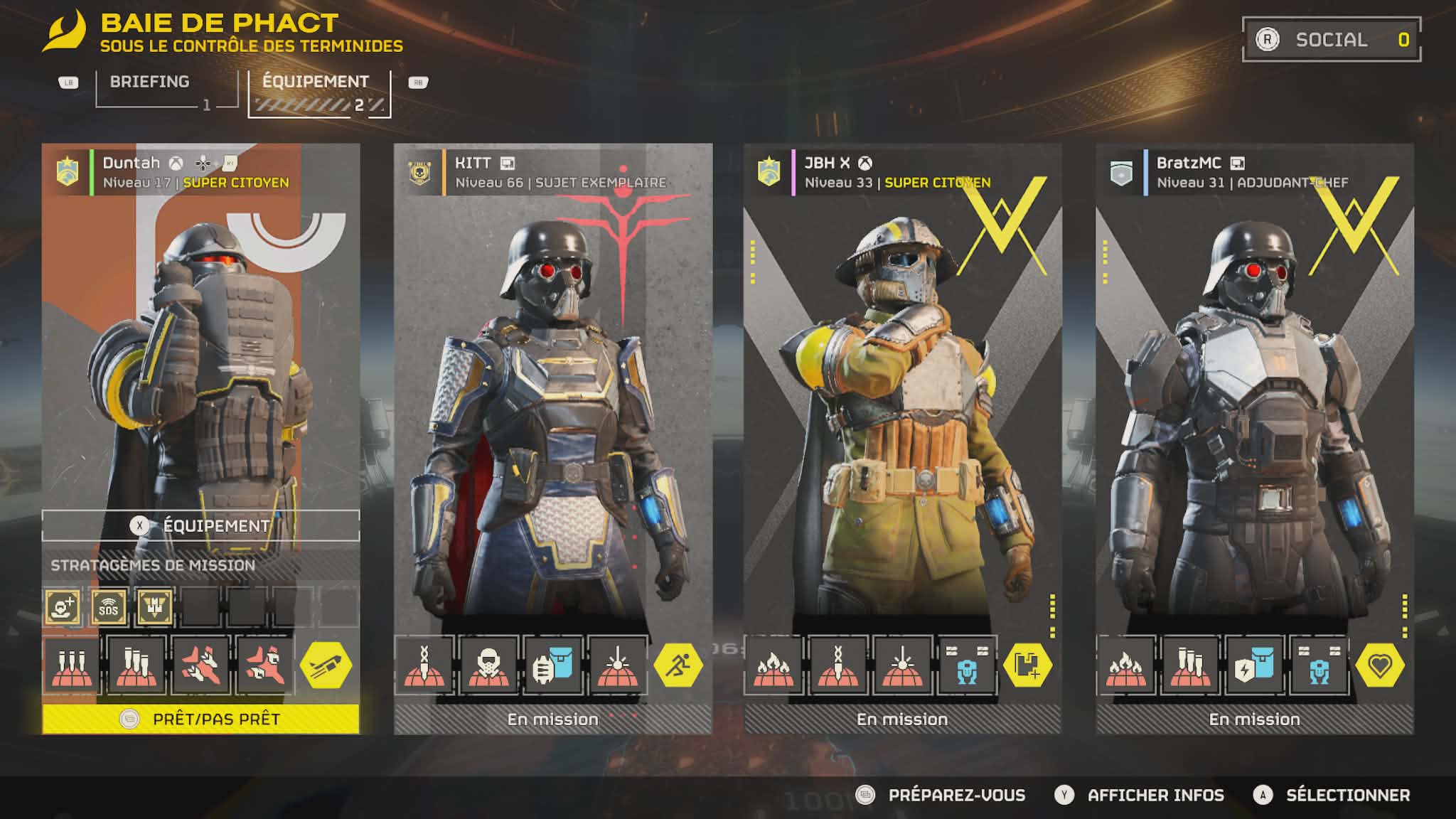Choose the SOS beacon mission stratagem
1456x819 pixels.
[109, 607]
